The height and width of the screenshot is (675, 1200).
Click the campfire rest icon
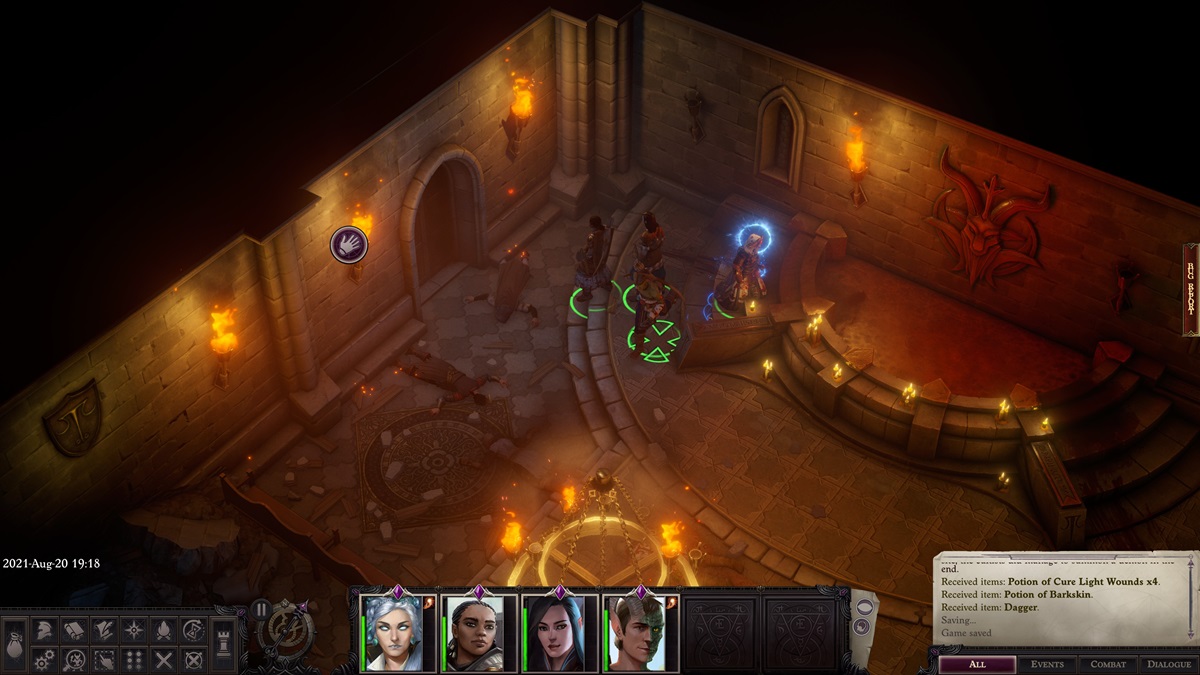click(163, 630)
